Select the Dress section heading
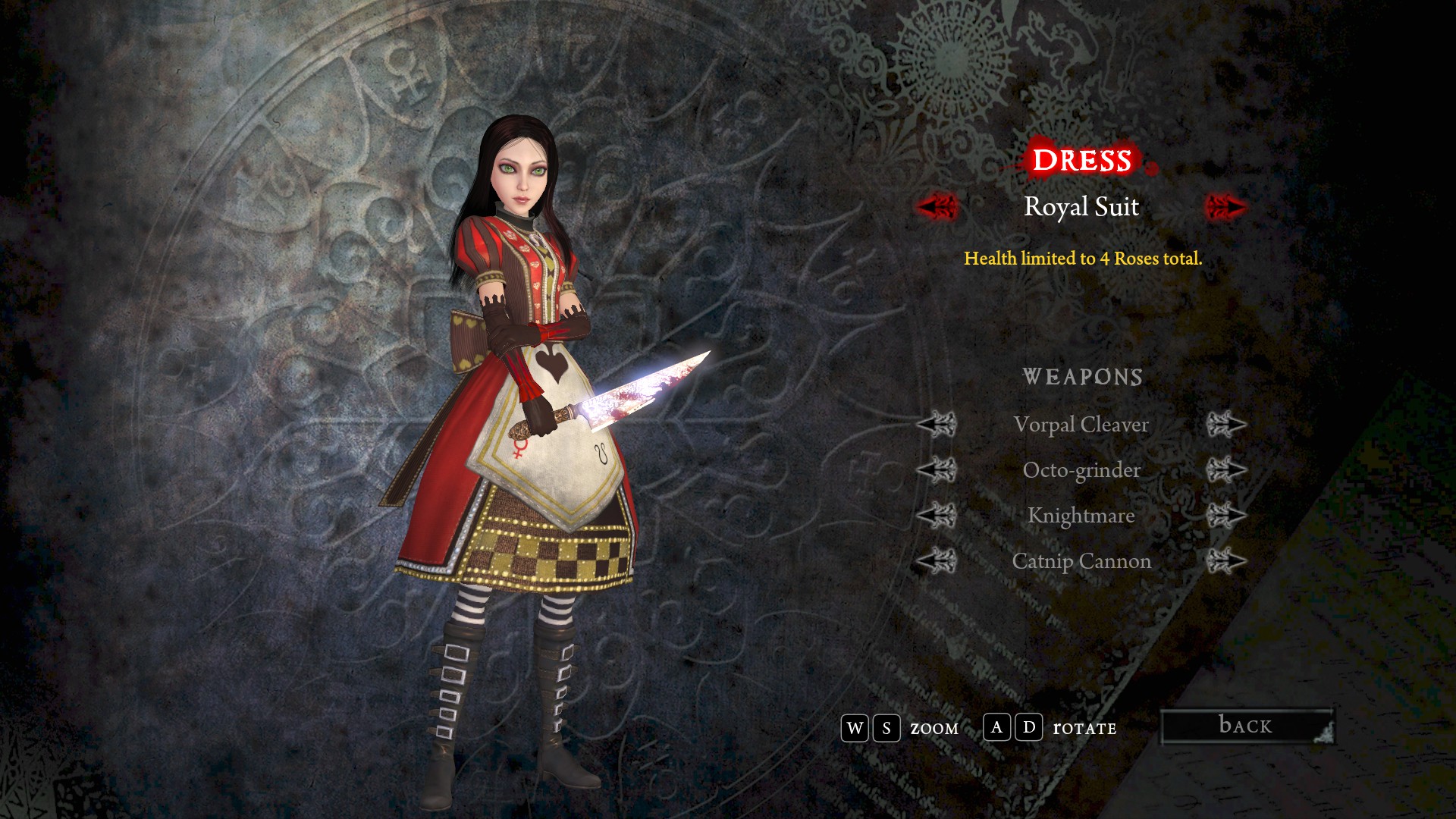Screen dimensions: 1456x819 (1081, 160)
